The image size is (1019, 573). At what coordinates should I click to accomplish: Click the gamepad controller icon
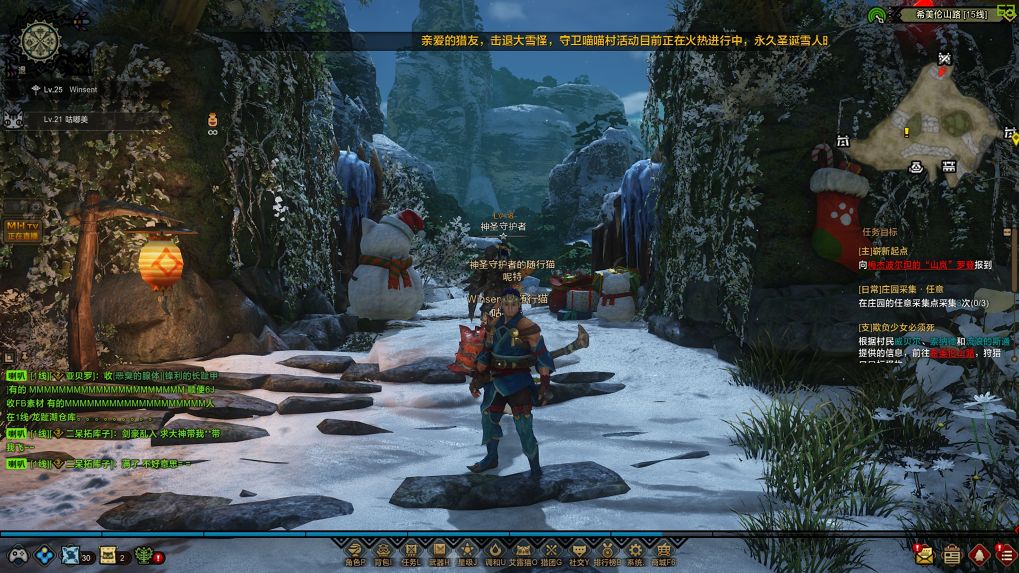(x=18, y=555)
